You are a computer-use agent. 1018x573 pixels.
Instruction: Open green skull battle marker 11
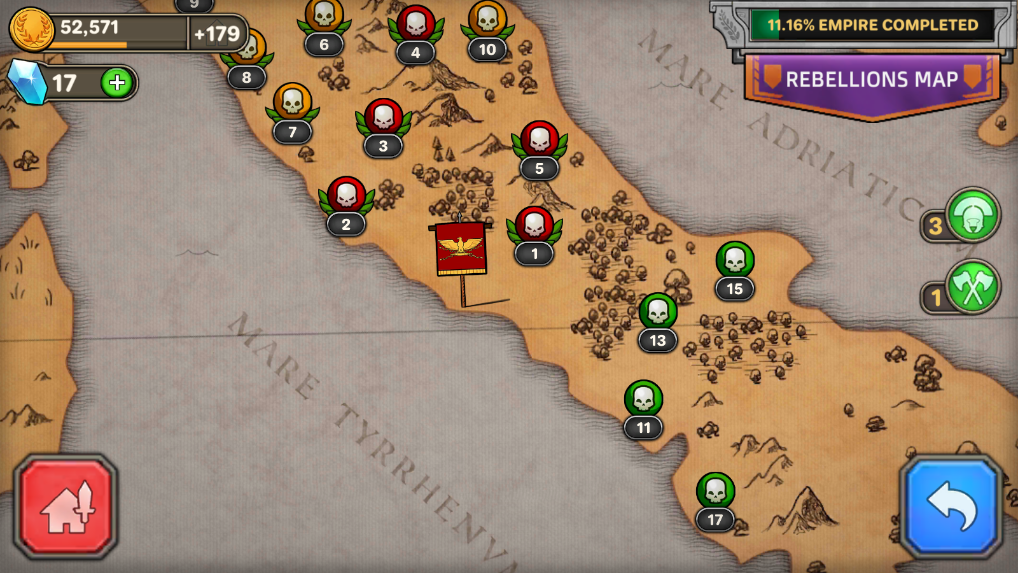[643, 400]
